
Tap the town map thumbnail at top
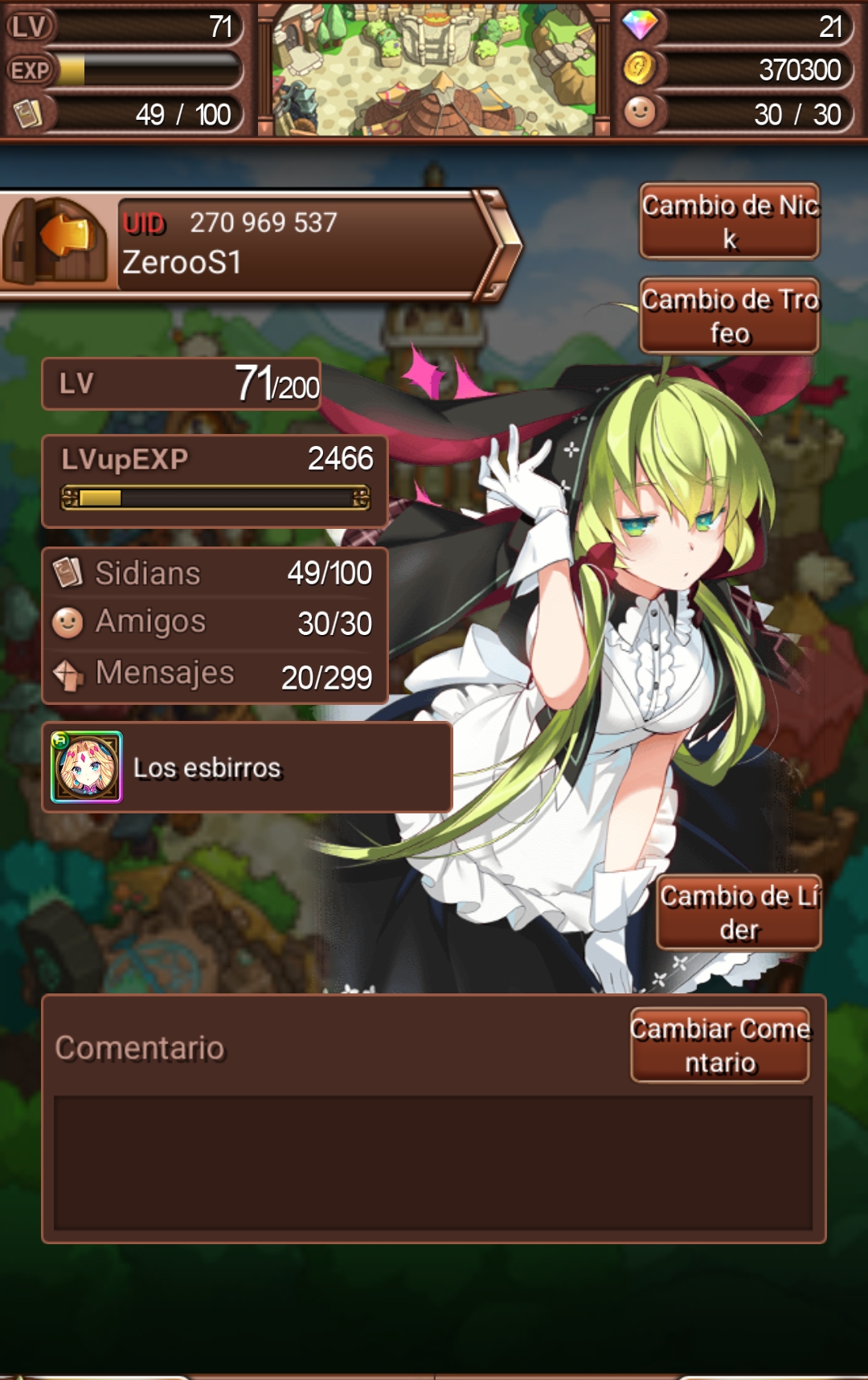434,69
